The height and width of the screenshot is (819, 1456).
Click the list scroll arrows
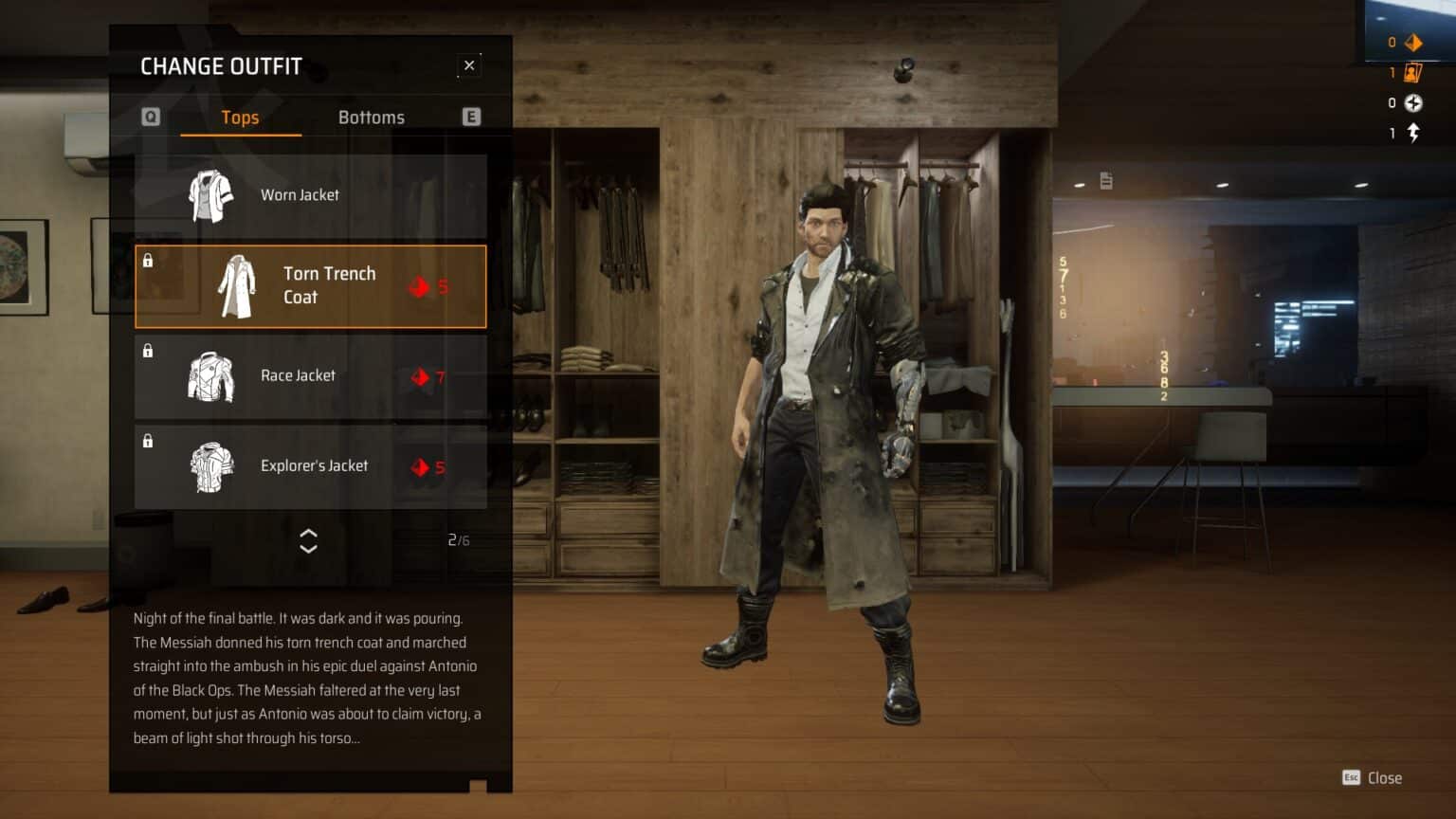pos(308,540)
